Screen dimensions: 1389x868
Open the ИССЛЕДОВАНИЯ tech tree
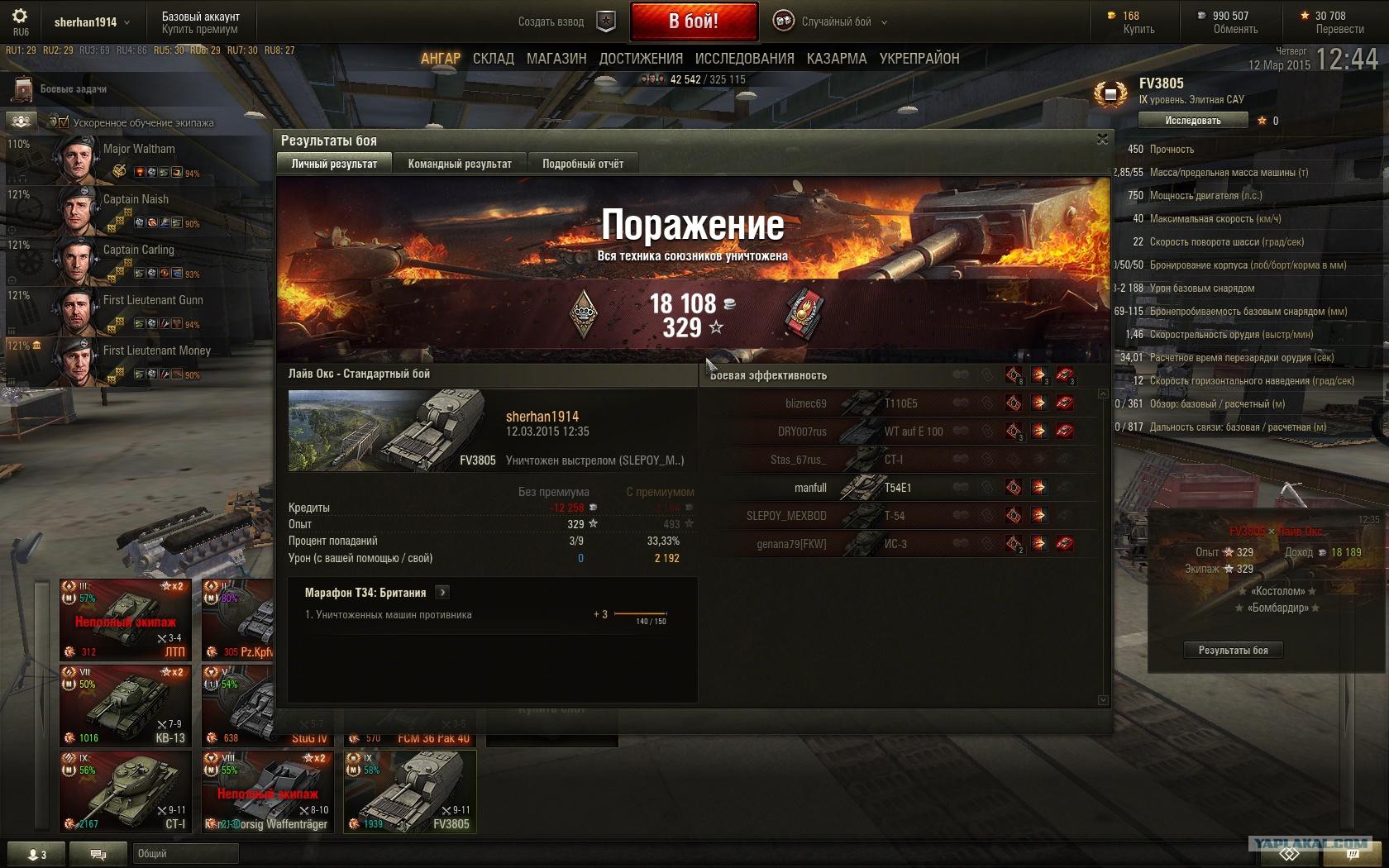[744, 59]
